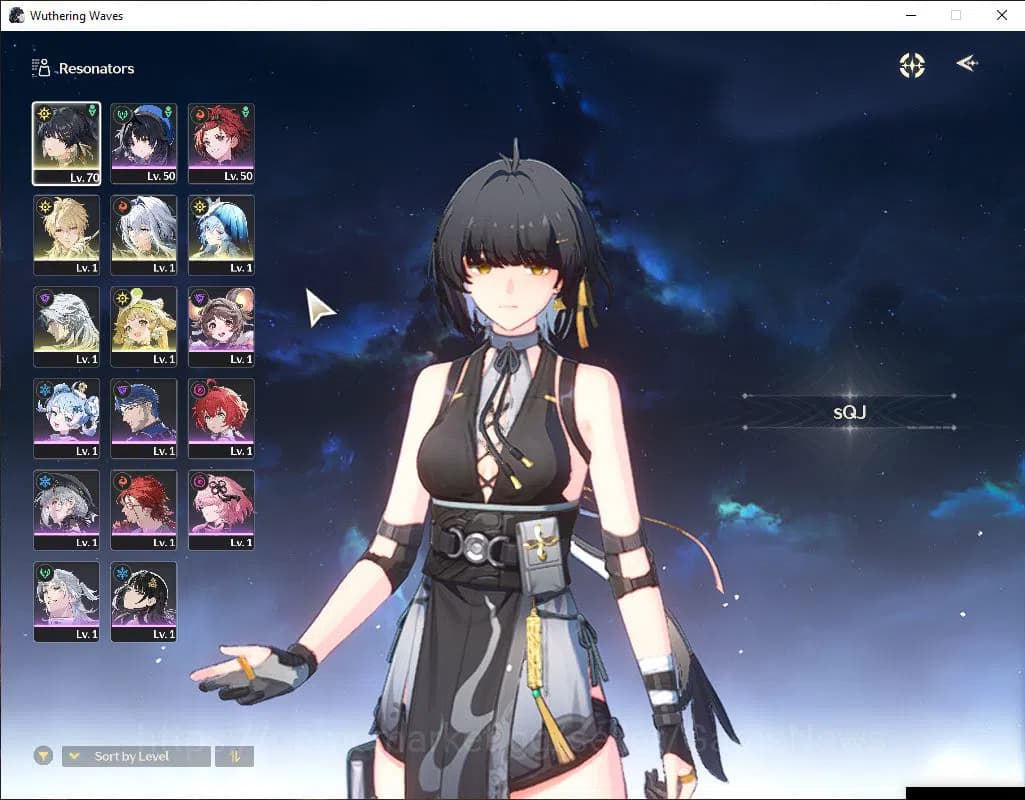
Task: Choose the Lv. 50 blue-beret resonator
Action: click(144, 143)
